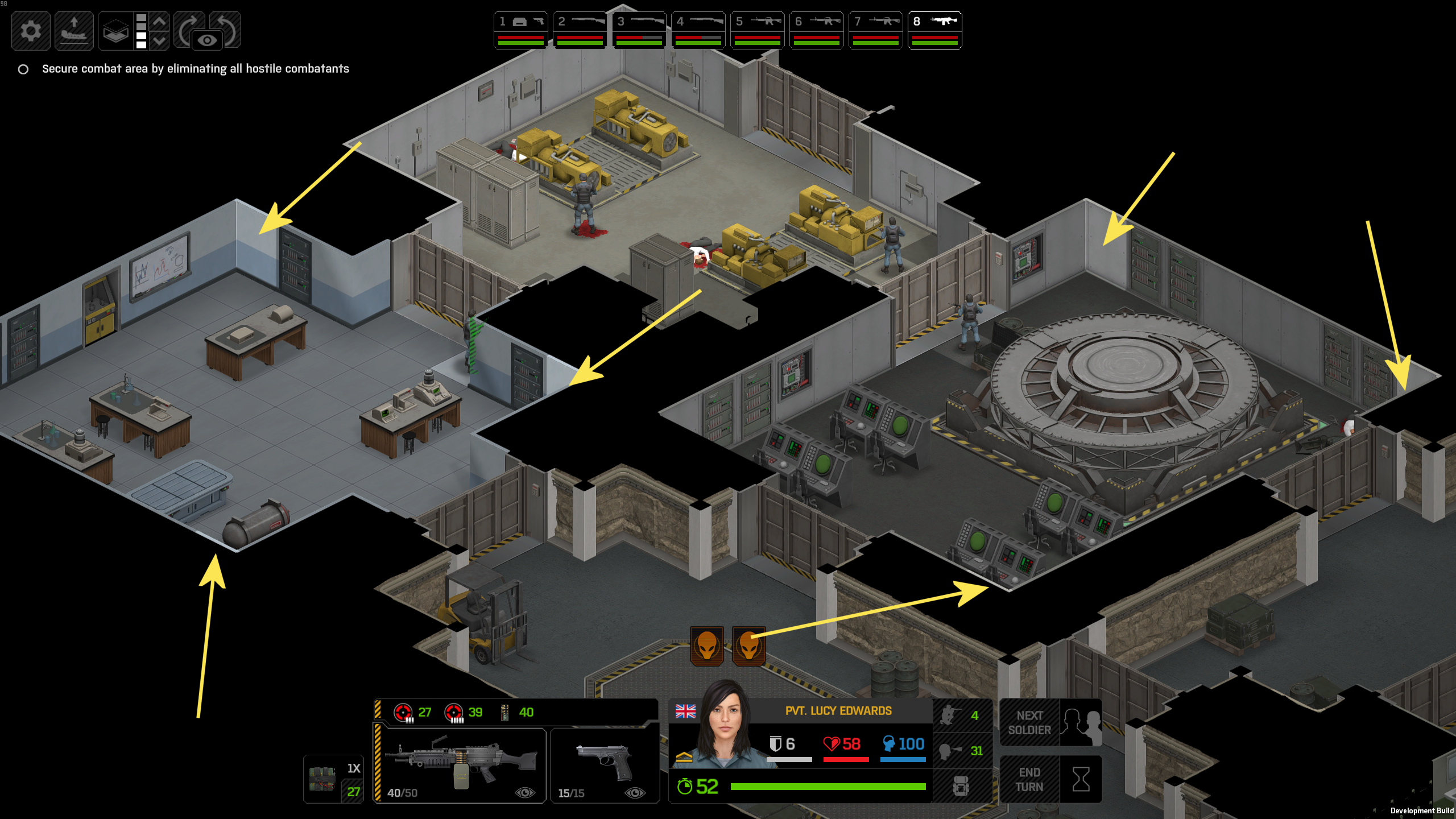Image resolution: width=1456 pixels, height=819 pixels.
Task: Raise the camera one level up
Action: tap(160, 22)
